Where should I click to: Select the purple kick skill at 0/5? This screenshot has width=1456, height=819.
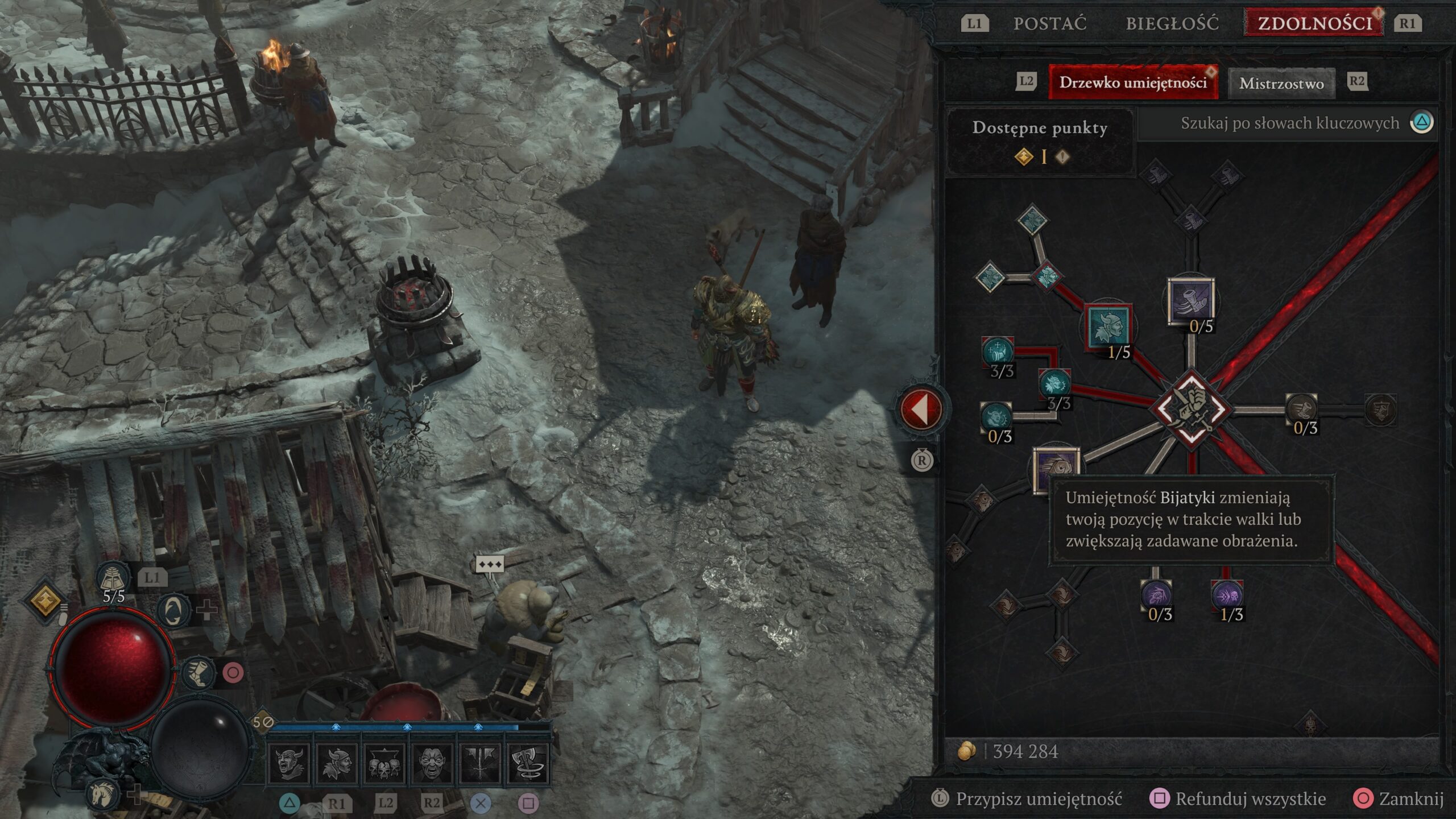coord(1190,300)
